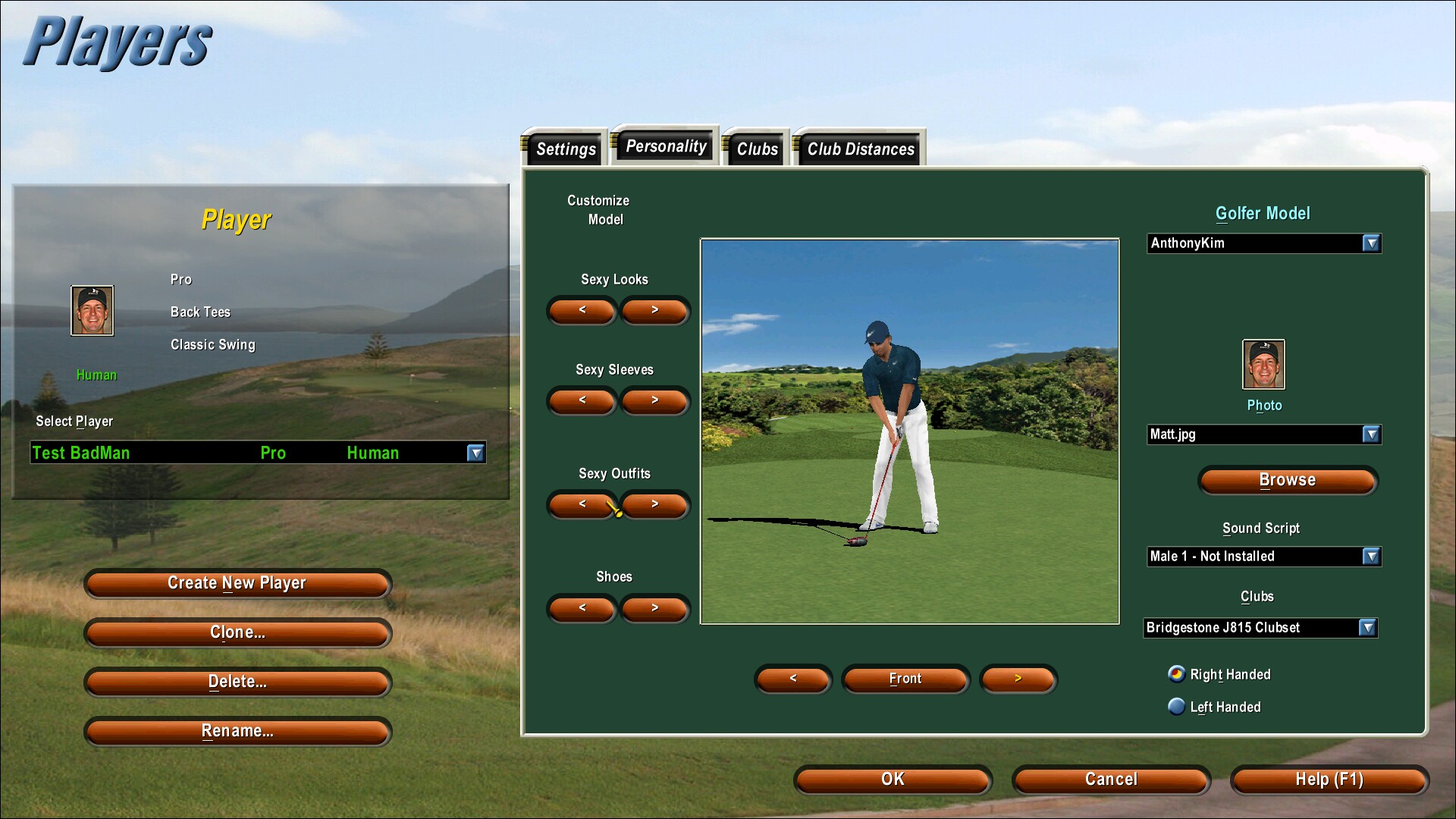The image size is (1456, 819).
Task: Select the Right Handed option
Action: pos(1177,674)
